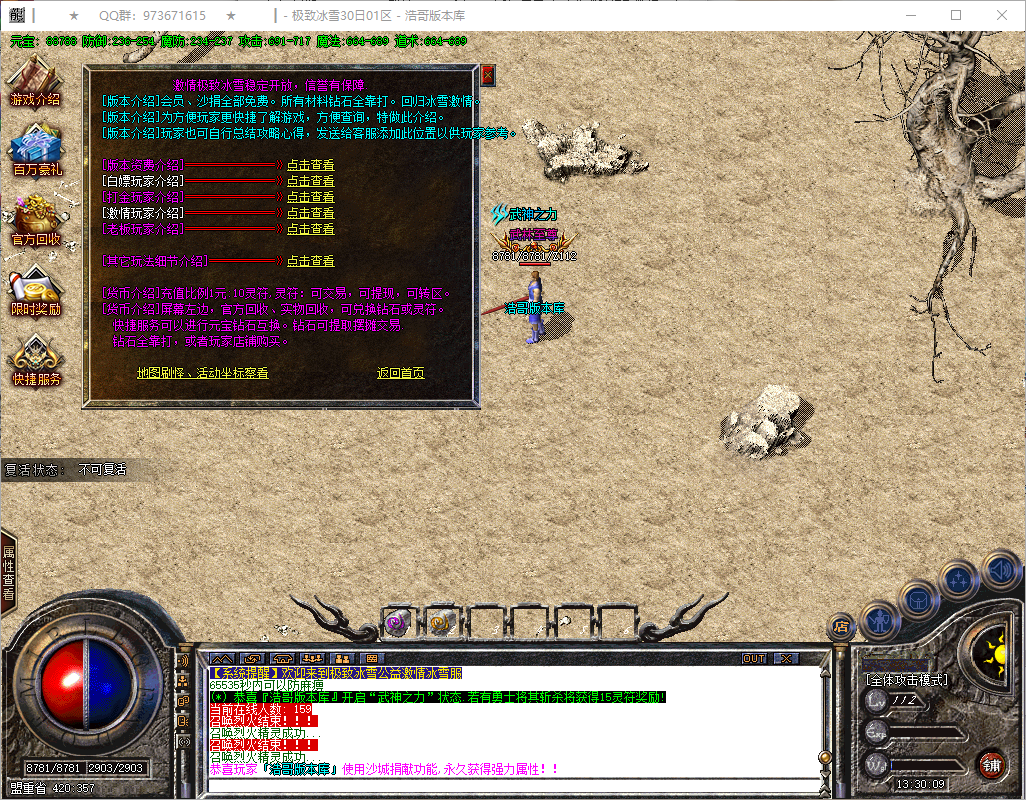
Task: Open the 其它玩法细节介绍 view link
Action: pyautogui.click(x=310, y=261)
